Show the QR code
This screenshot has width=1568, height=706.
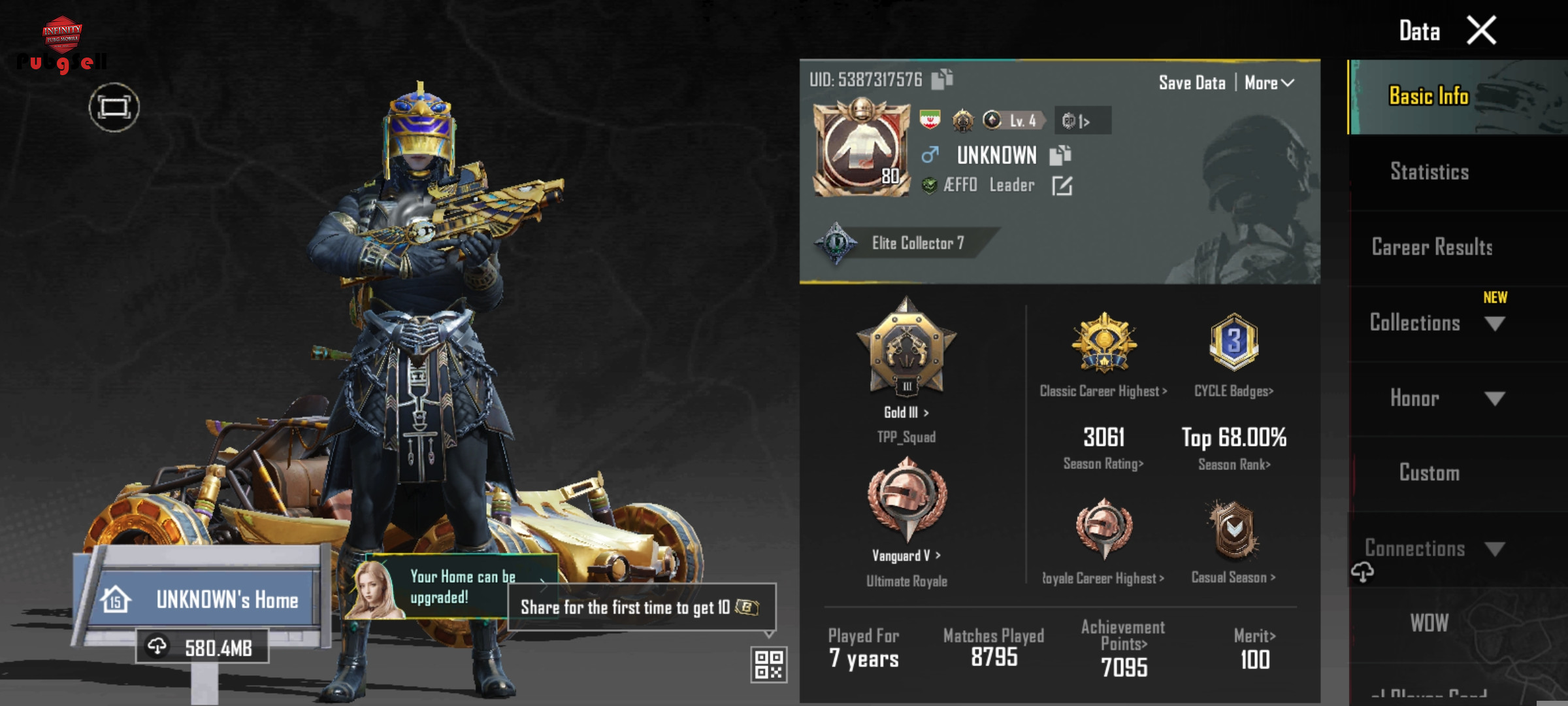coord(768,664)
